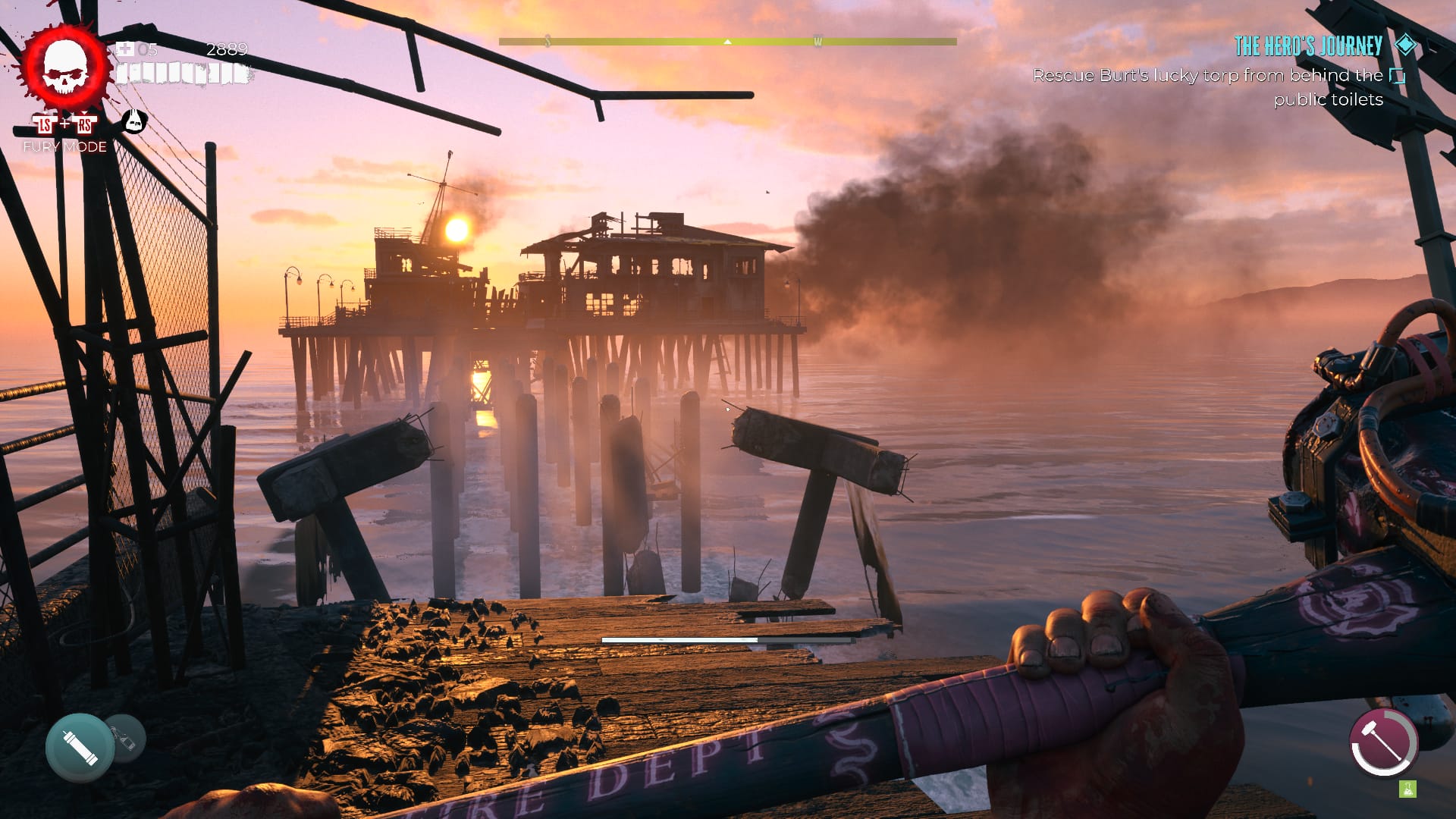Open The Hero's Journey quest tracker

1308,46
